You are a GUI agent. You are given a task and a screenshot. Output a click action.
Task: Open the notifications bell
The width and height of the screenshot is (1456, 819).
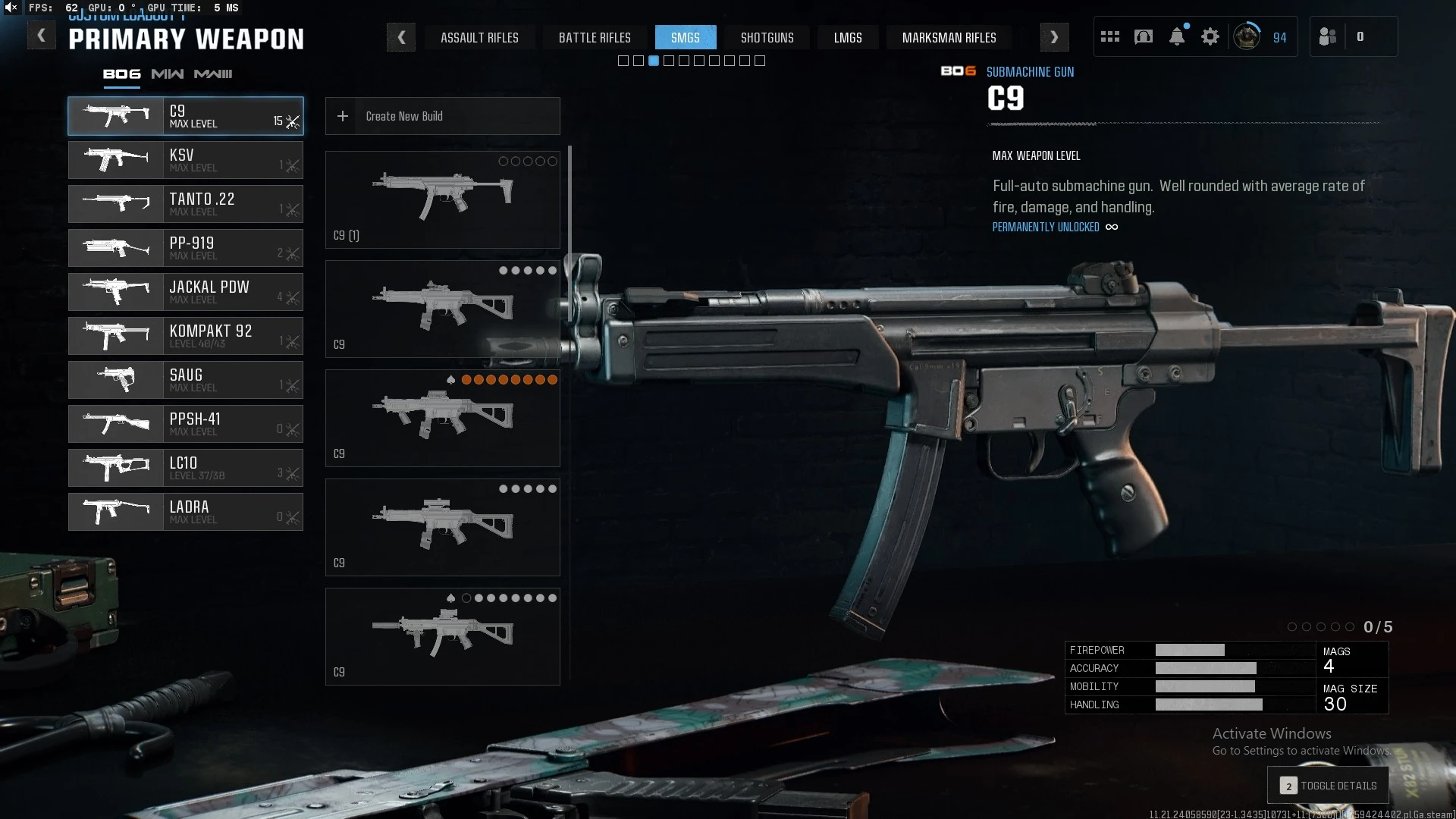click(x=1177, y=36)
